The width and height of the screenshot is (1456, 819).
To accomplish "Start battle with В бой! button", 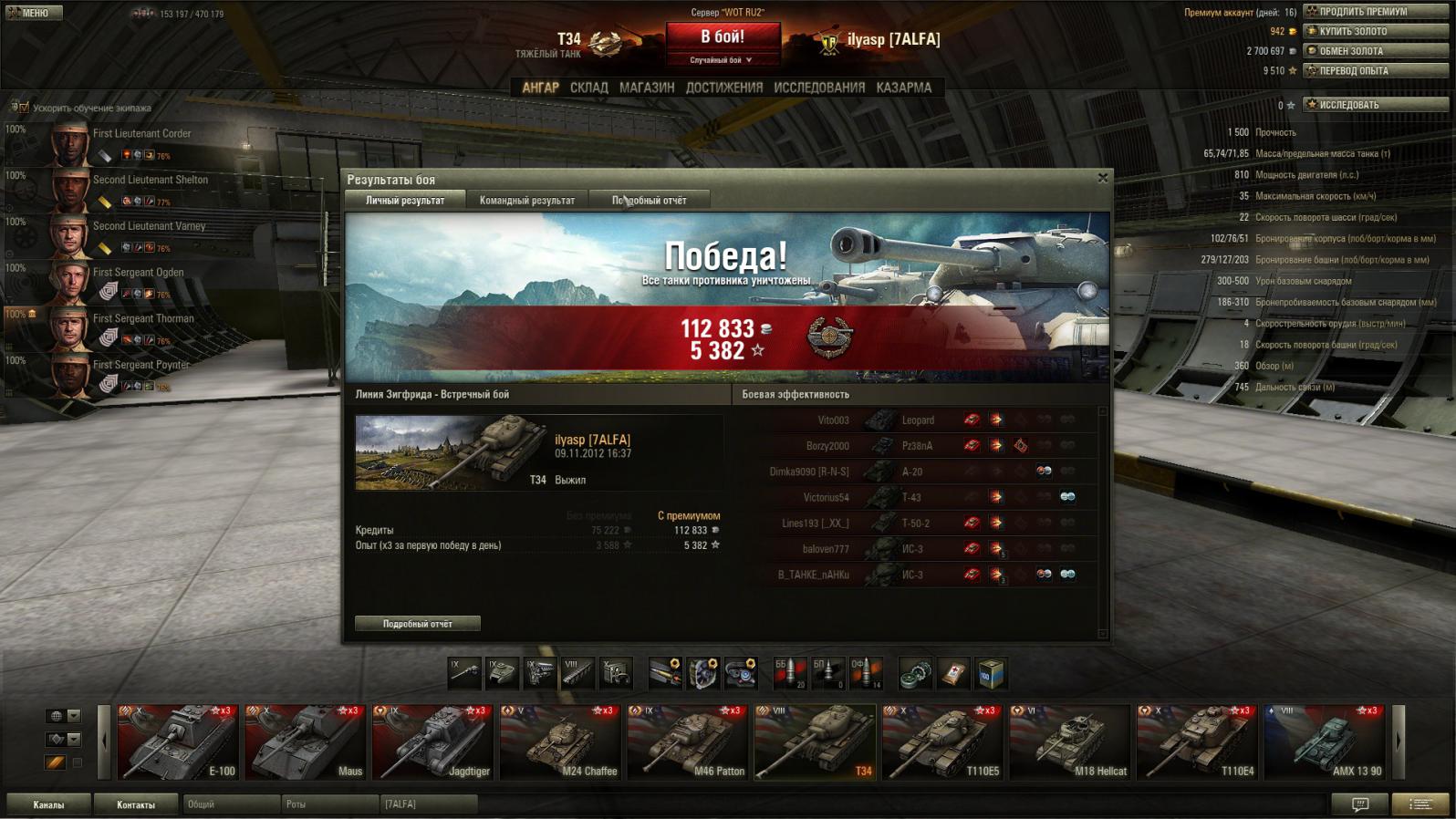I will (x=723, y=36).
